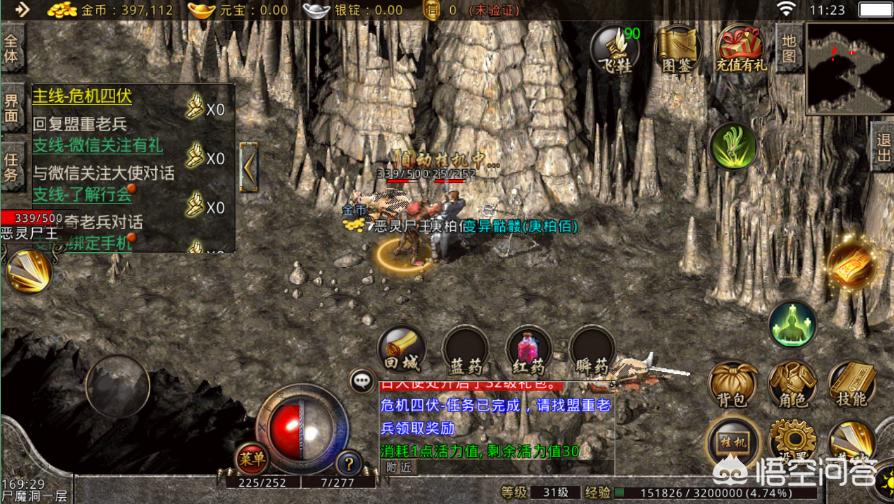This screenshot has width=894, height=504.
Task: Open the 技能 skills book
Action: click(851, 384)
